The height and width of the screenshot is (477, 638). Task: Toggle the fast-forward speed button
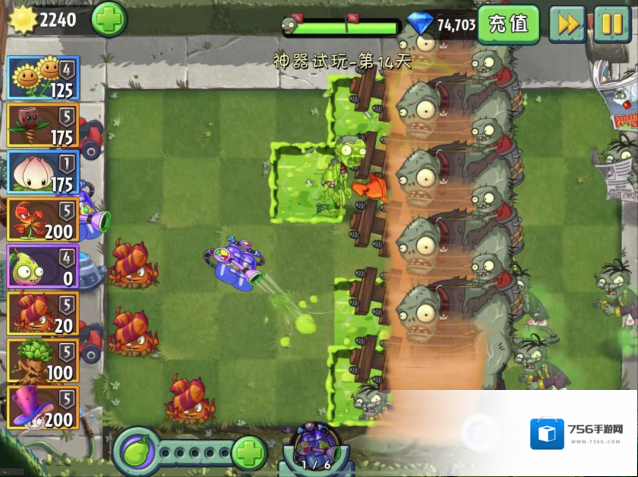coord(568,24)
